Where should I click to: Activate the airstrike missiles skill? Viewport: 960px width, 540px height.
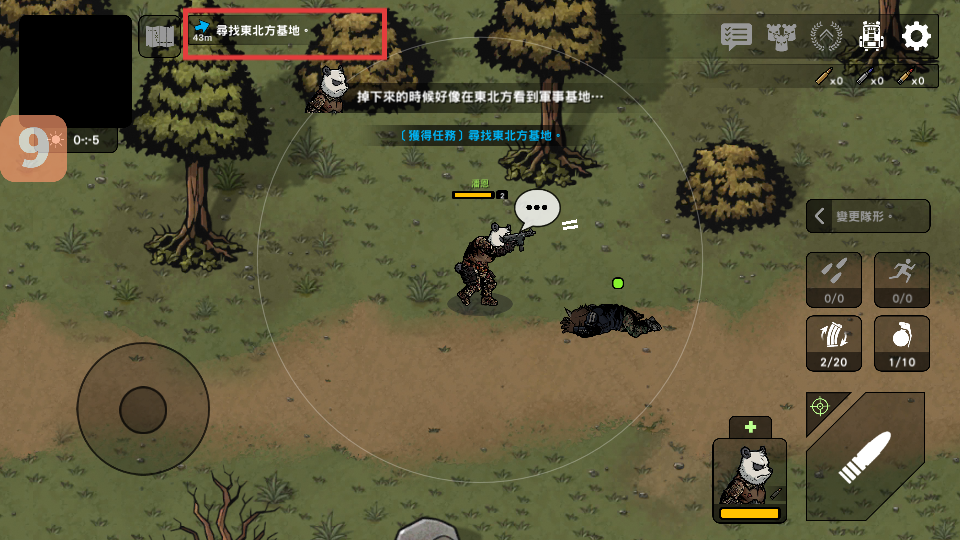click(834, 279)
